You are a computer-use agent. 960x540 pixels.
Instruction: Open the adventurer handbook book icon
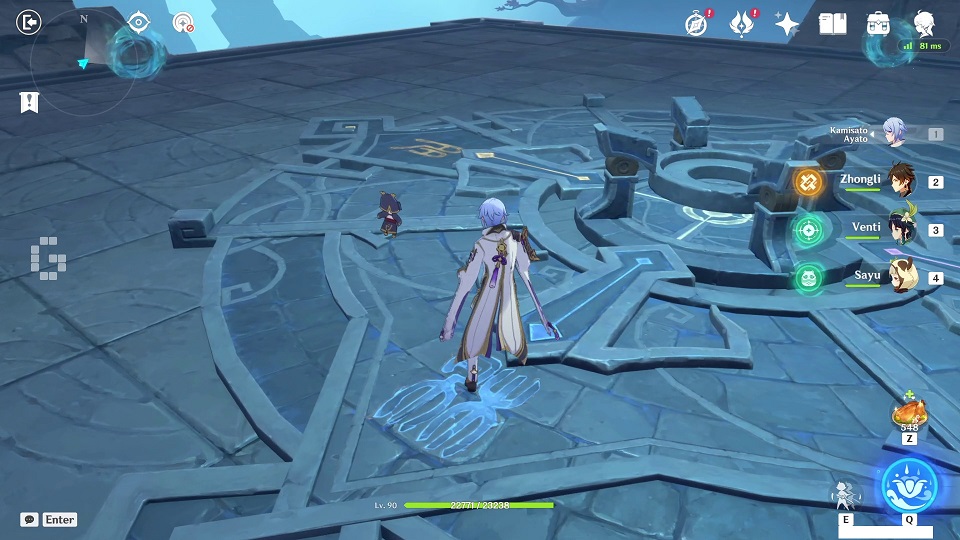point(833,23)
